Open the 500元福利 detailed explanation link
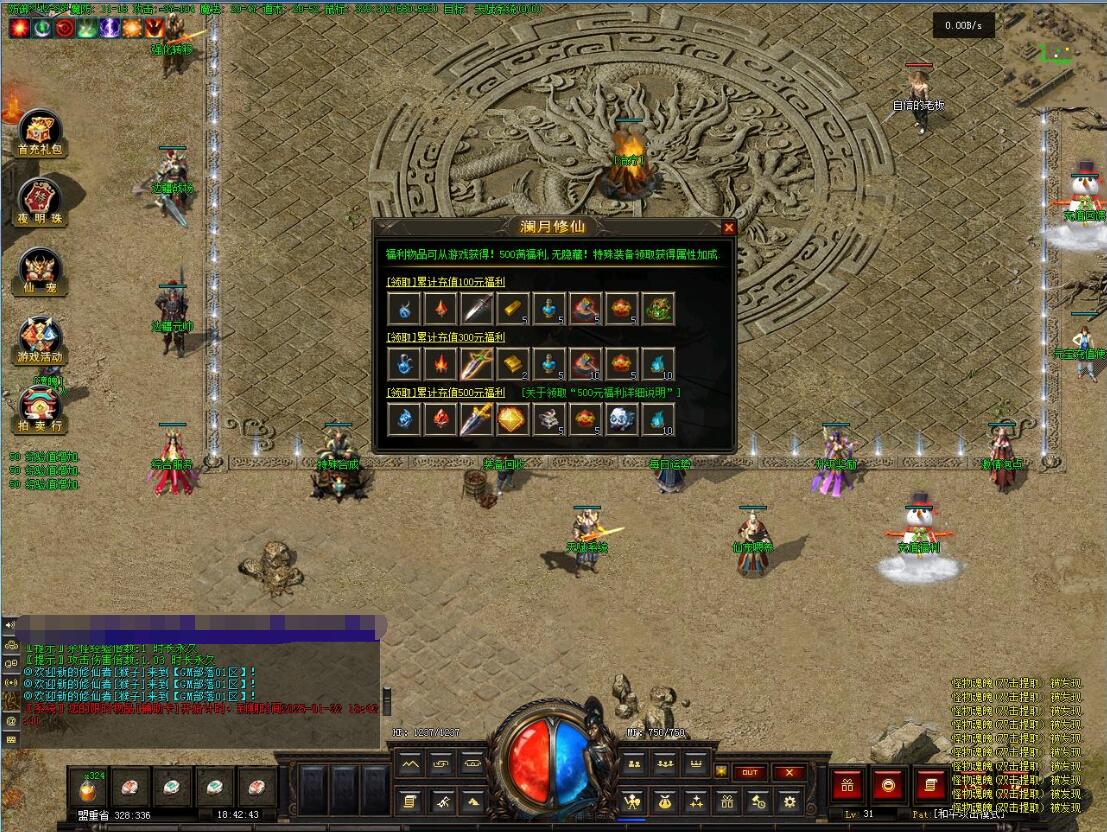Image resolution: width=1107 pixels, height=832 pixels. (601, 393)
